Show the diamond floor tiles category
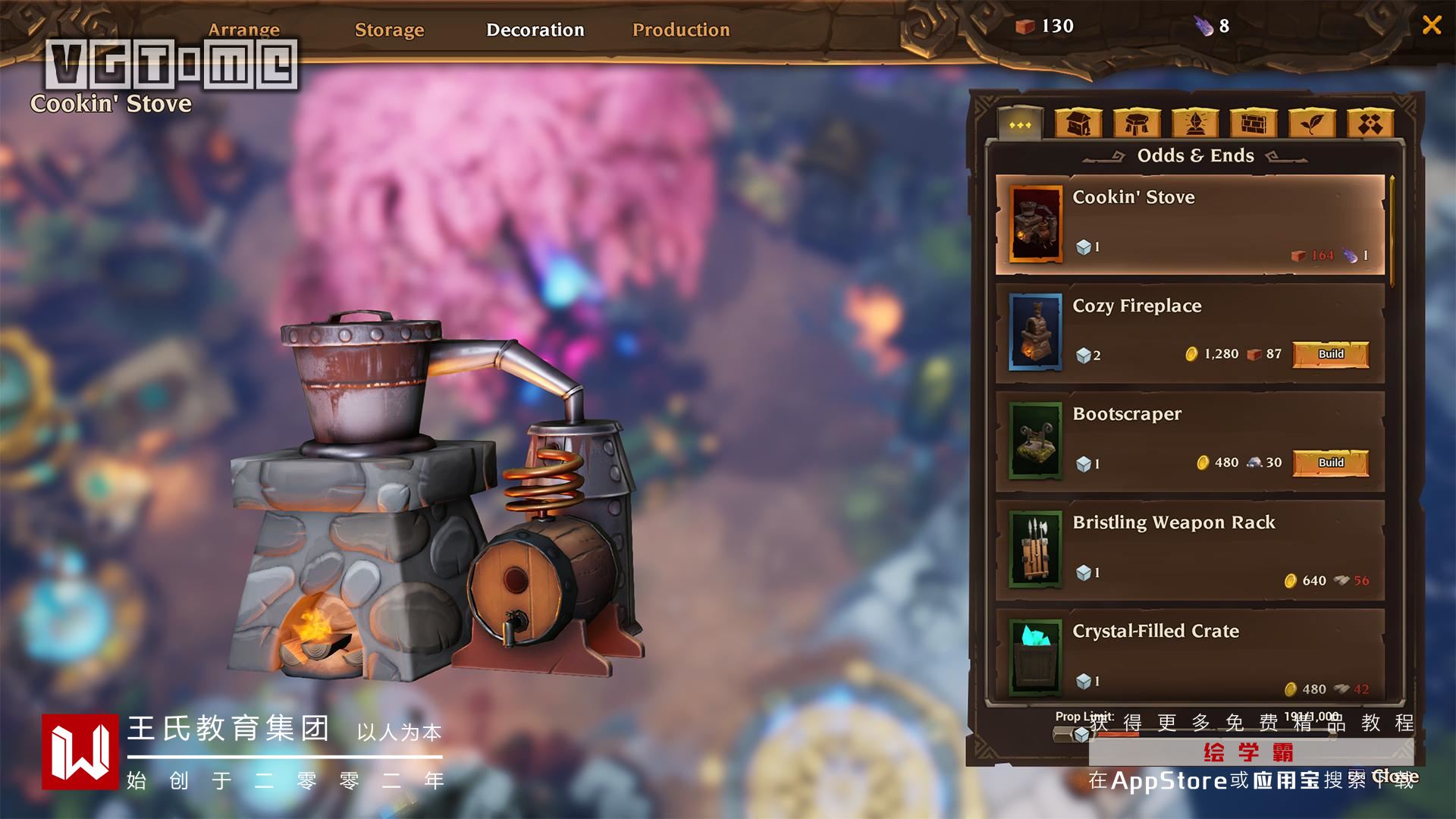 [x=1370, y=124]
